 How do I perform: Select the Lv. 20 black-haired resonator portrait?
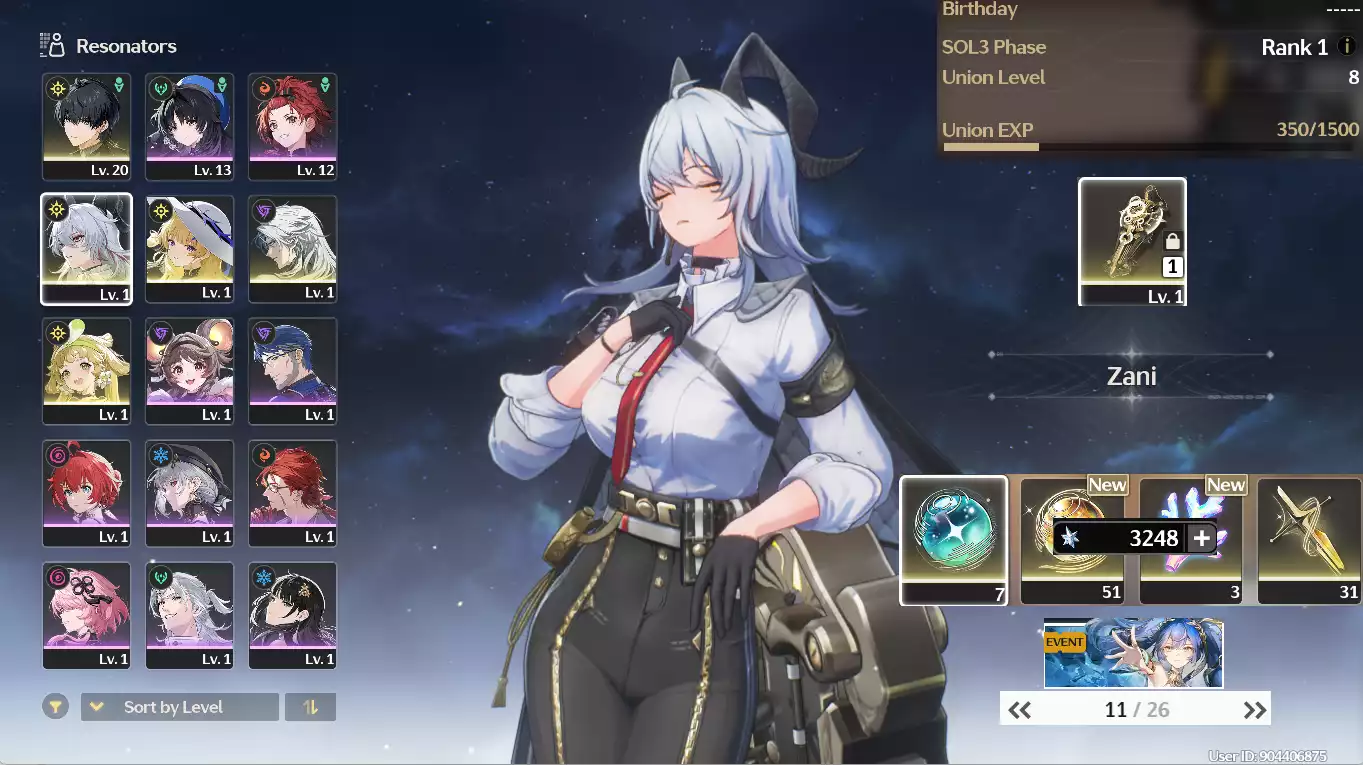tap(87, 127)
